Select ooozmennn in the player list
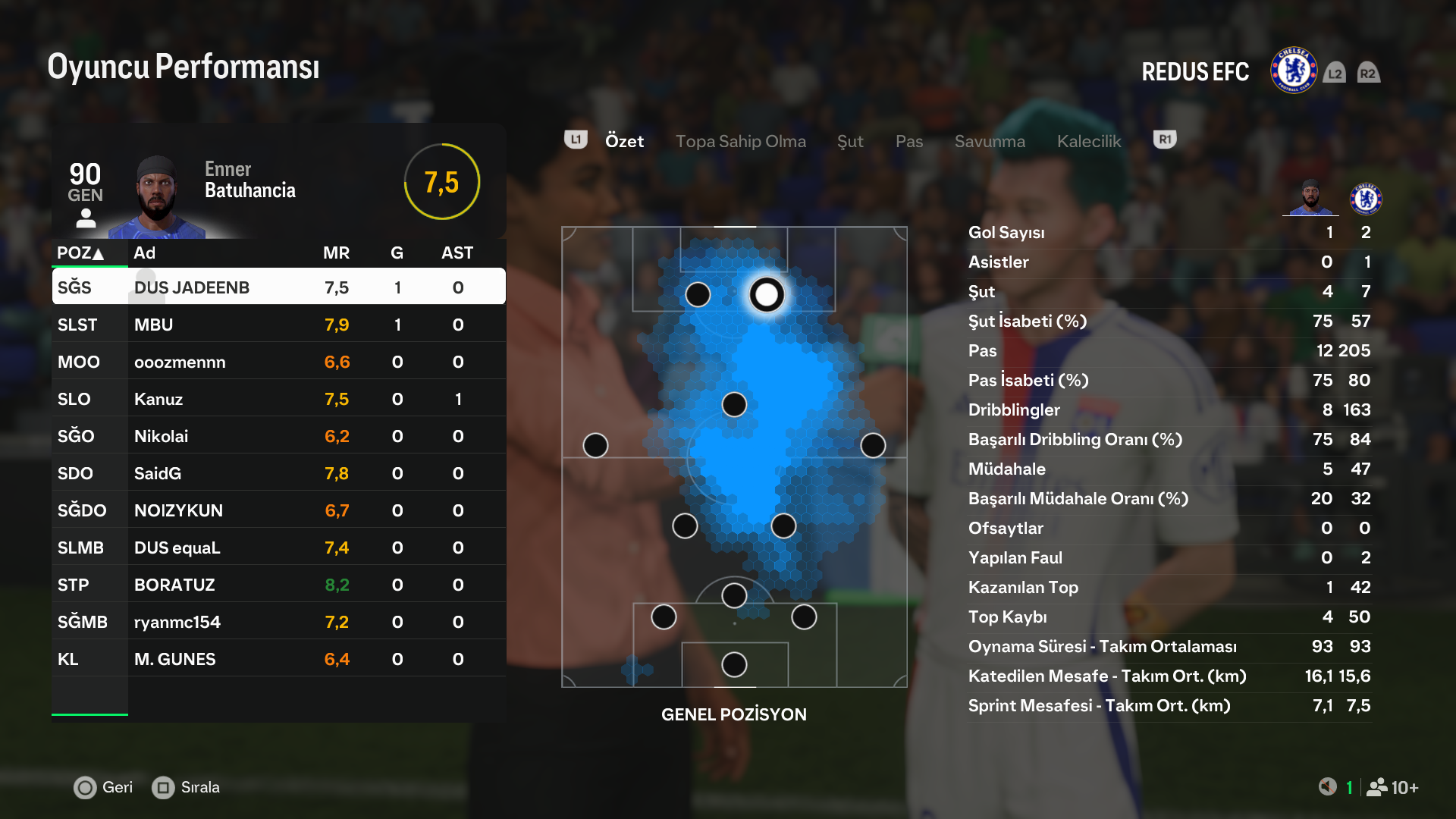1456x819 pixels. tap(278, 362)
